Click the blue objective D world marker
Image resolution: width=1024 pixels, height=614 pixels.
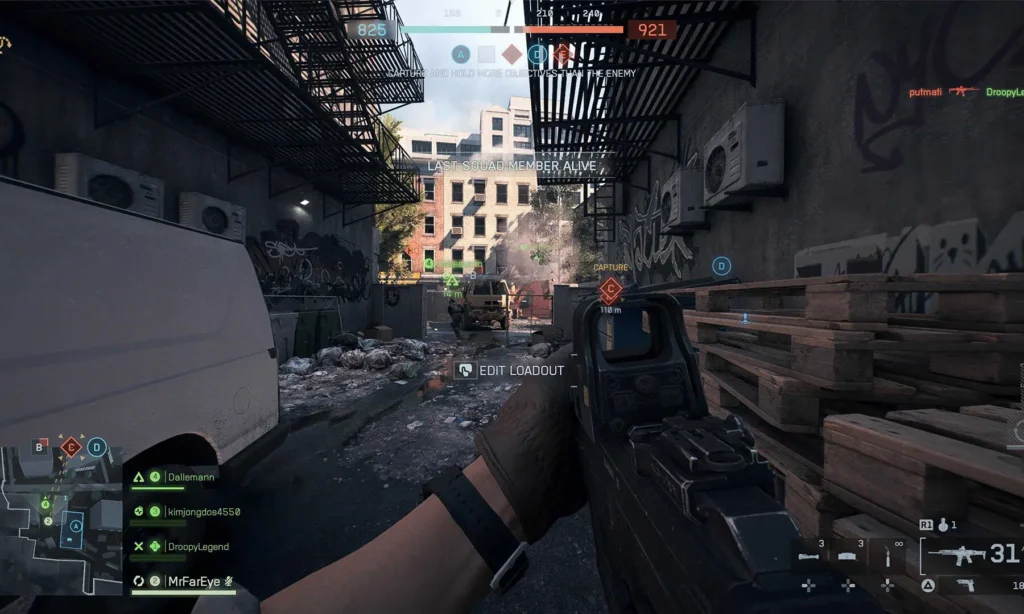pyautogui.click(x=721, y=266)
